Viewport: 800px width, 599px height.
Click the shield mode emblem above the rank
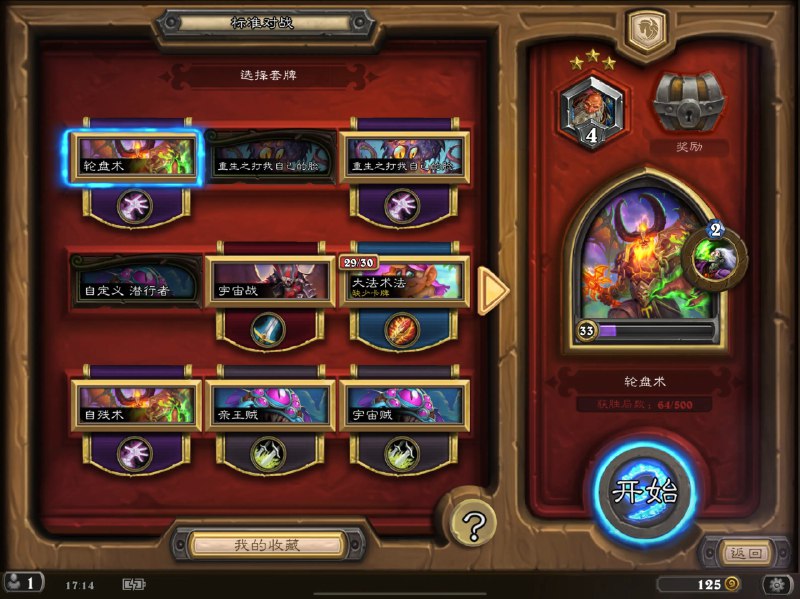point(646,30)
